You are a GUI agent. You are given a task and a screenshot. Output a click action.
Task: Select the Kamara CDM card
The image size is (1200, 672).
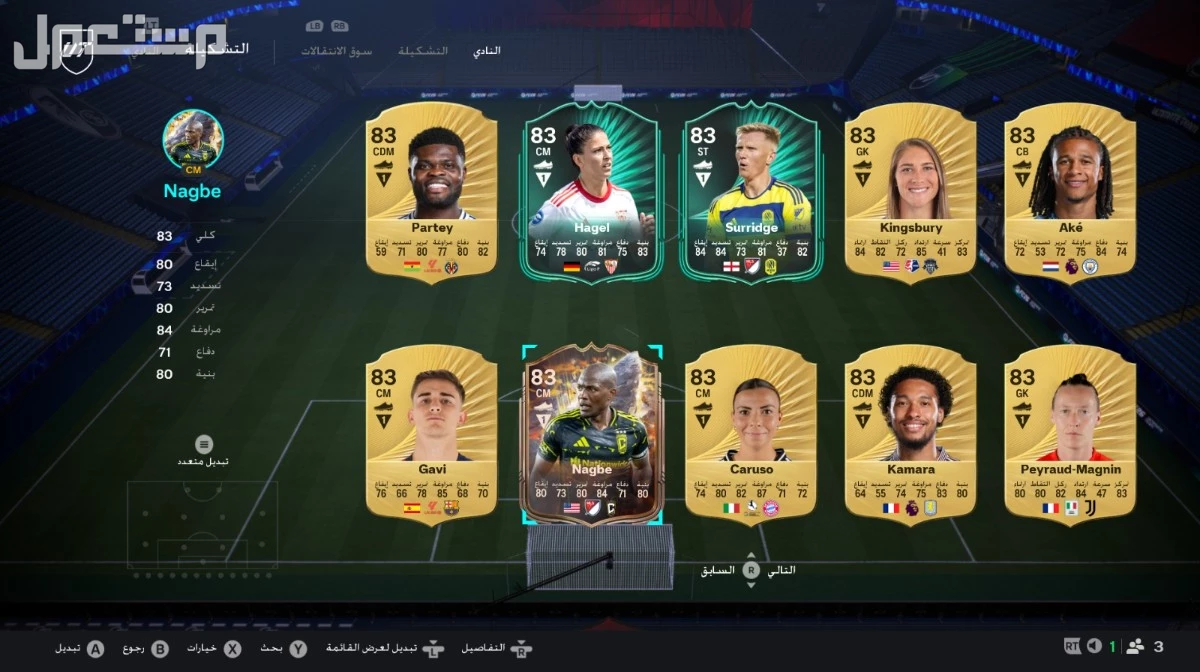911,432
